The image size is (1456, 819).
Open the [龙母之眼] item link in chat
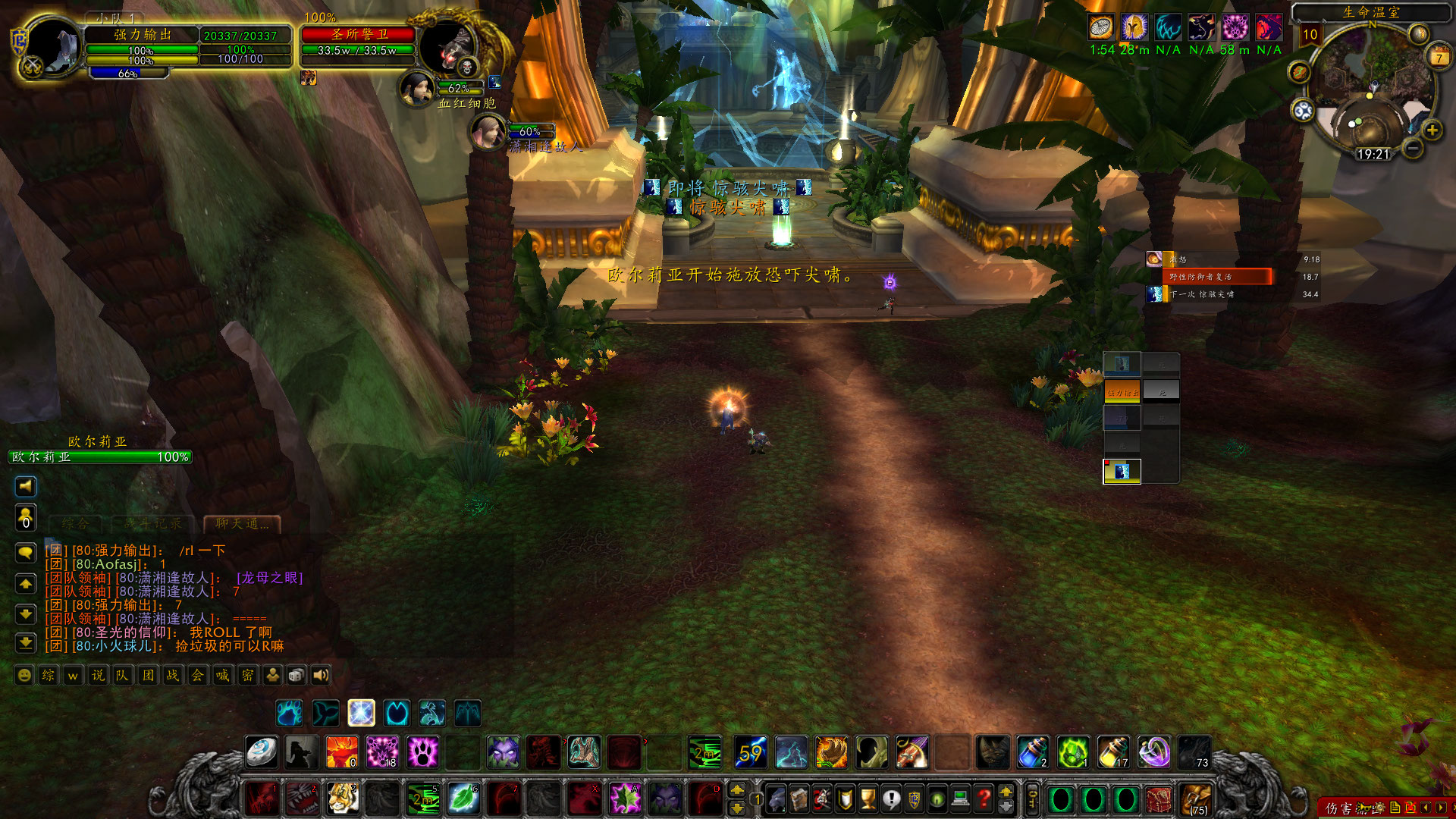click(x=270, y=578)
